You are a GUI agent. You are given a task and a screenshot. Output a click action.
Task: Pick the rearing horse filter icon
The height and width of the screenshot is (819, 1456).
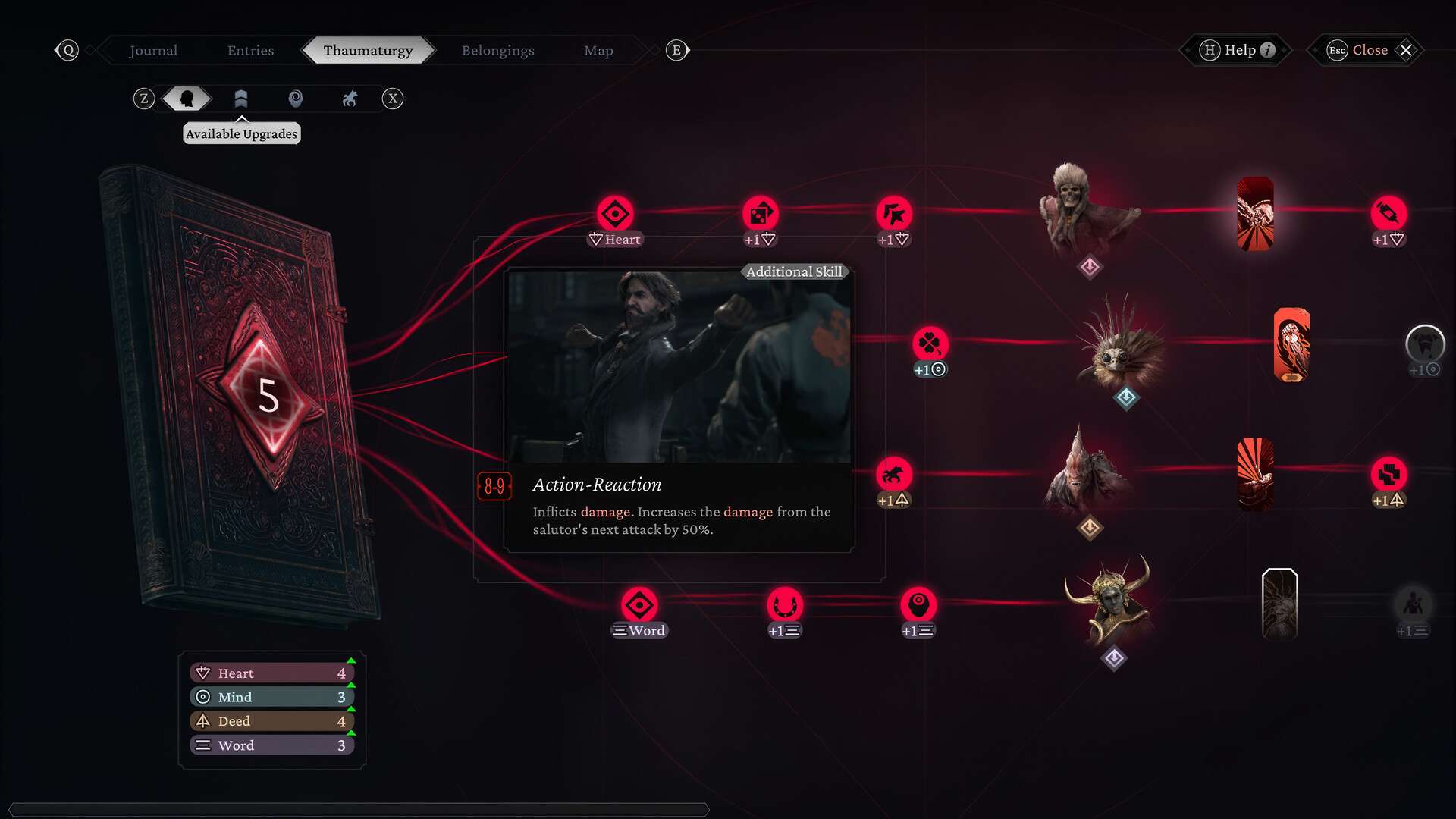point(350,99)
